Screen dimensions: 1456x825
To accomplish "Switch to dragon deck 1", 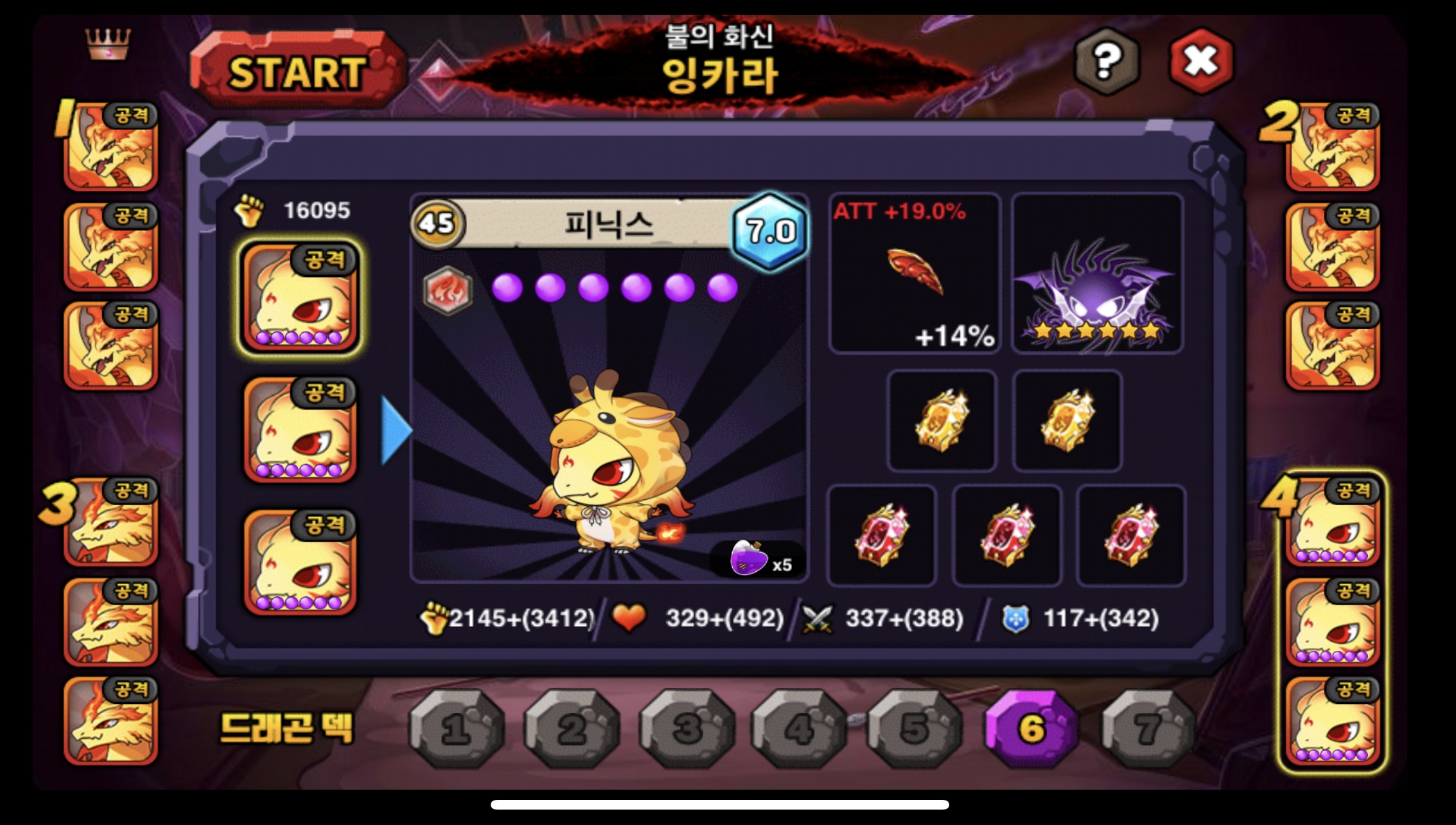I will point(456,729).
